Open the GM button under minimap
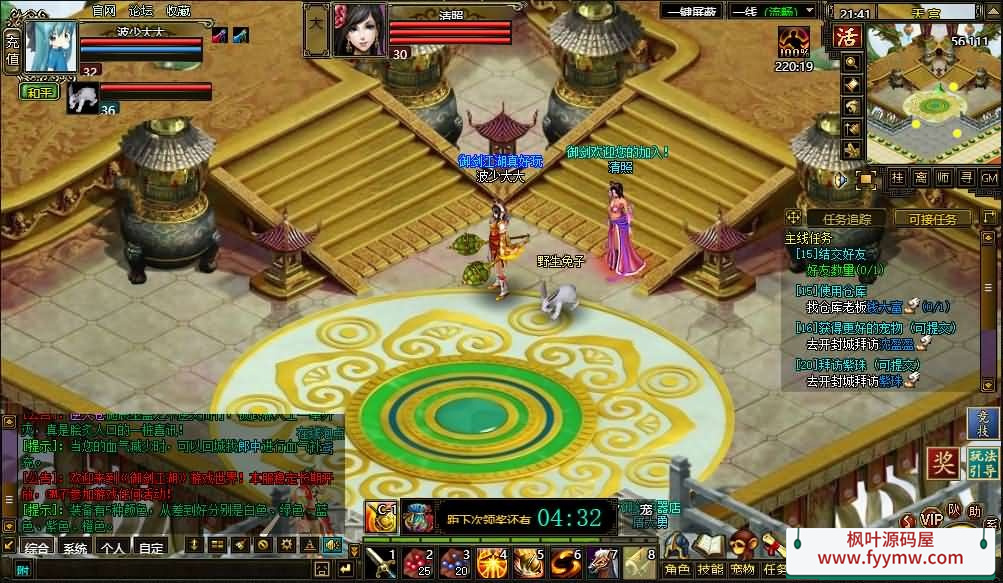Screen dimensions: 1003x583 pos(988,178)
